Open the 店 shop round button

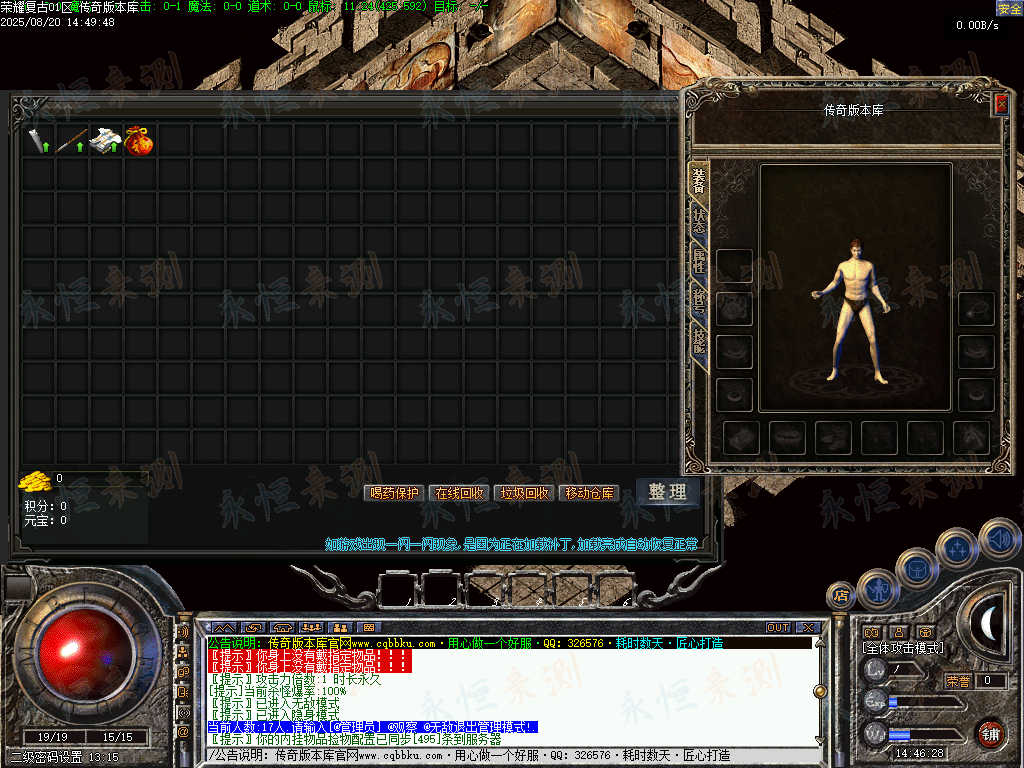pyautogui.click(x=841, y=596)
